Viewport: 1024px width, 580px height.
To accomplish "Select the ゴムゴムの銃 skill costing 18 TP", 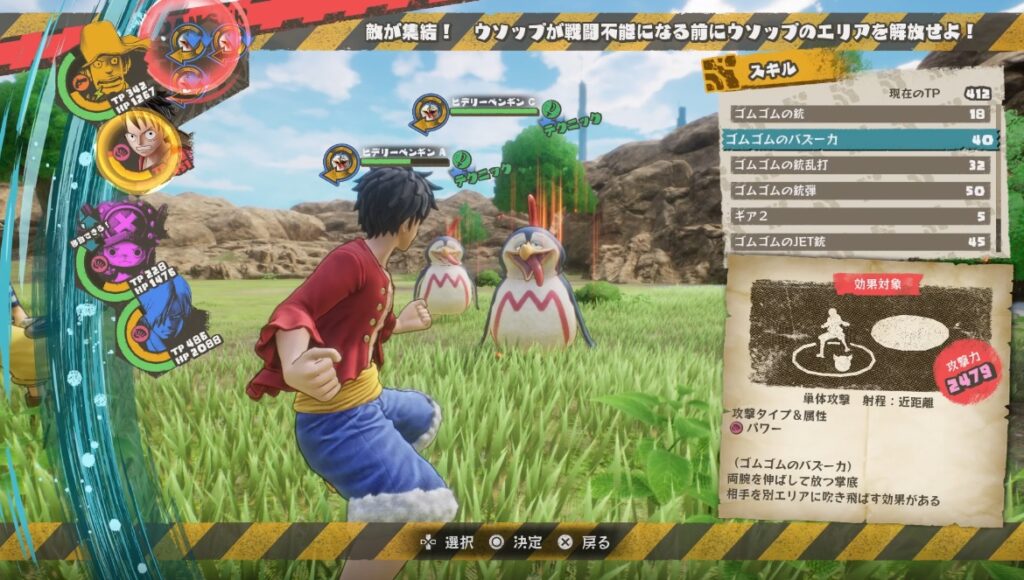I will 860,114.
